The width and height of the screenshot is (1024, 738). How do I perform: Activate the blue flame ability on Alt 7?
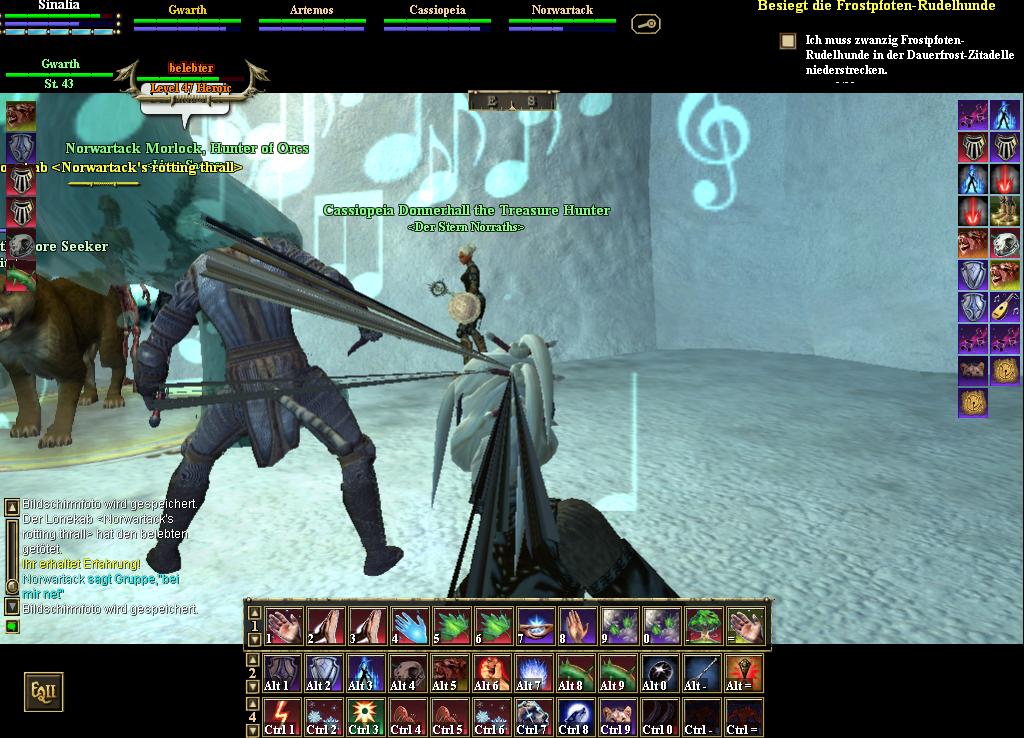click(533, 673)
